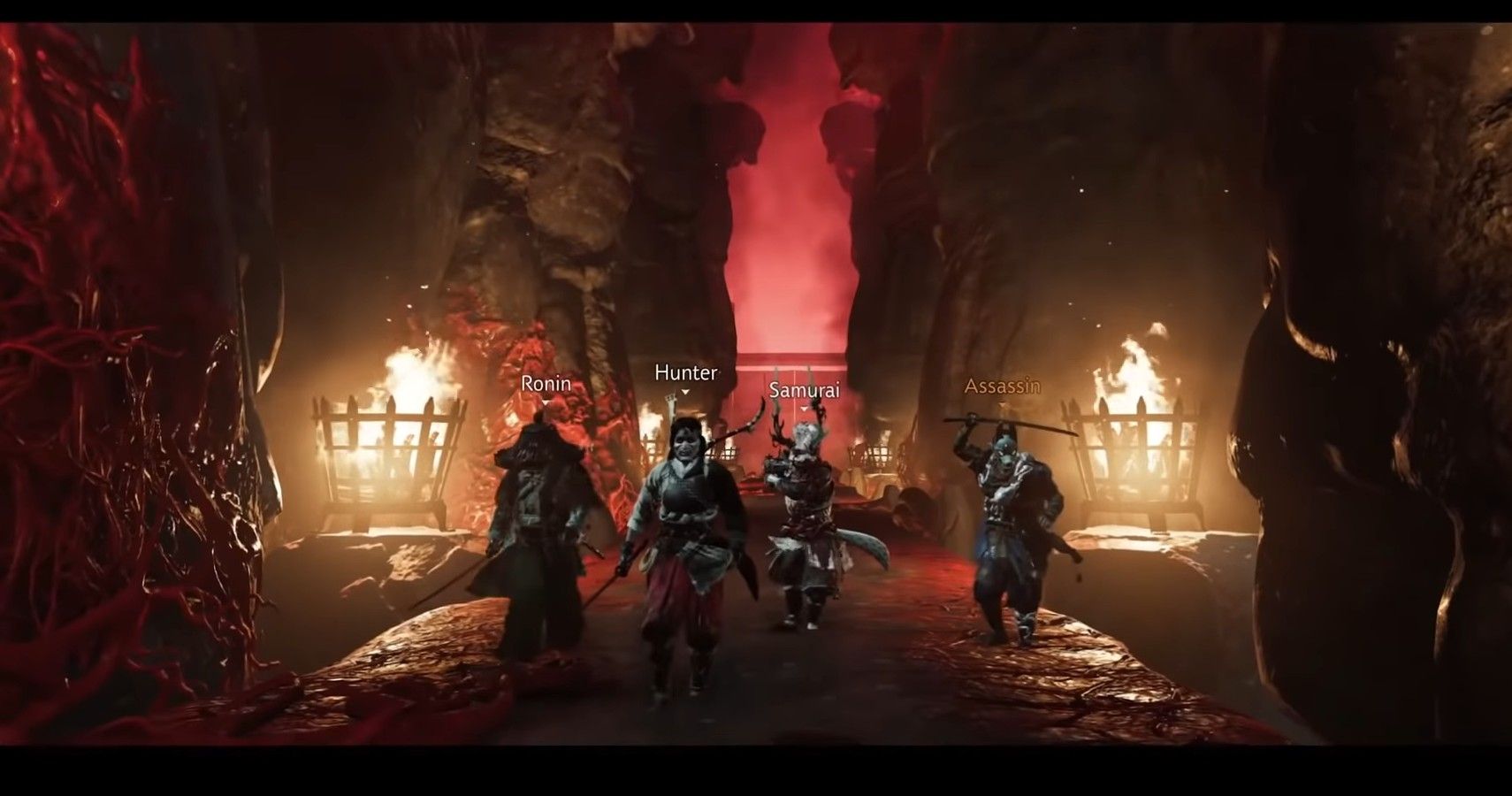This screenshot has height=796, width=1512.
Task: Select the Samurai class label
Action: click(x=805, y=388)
